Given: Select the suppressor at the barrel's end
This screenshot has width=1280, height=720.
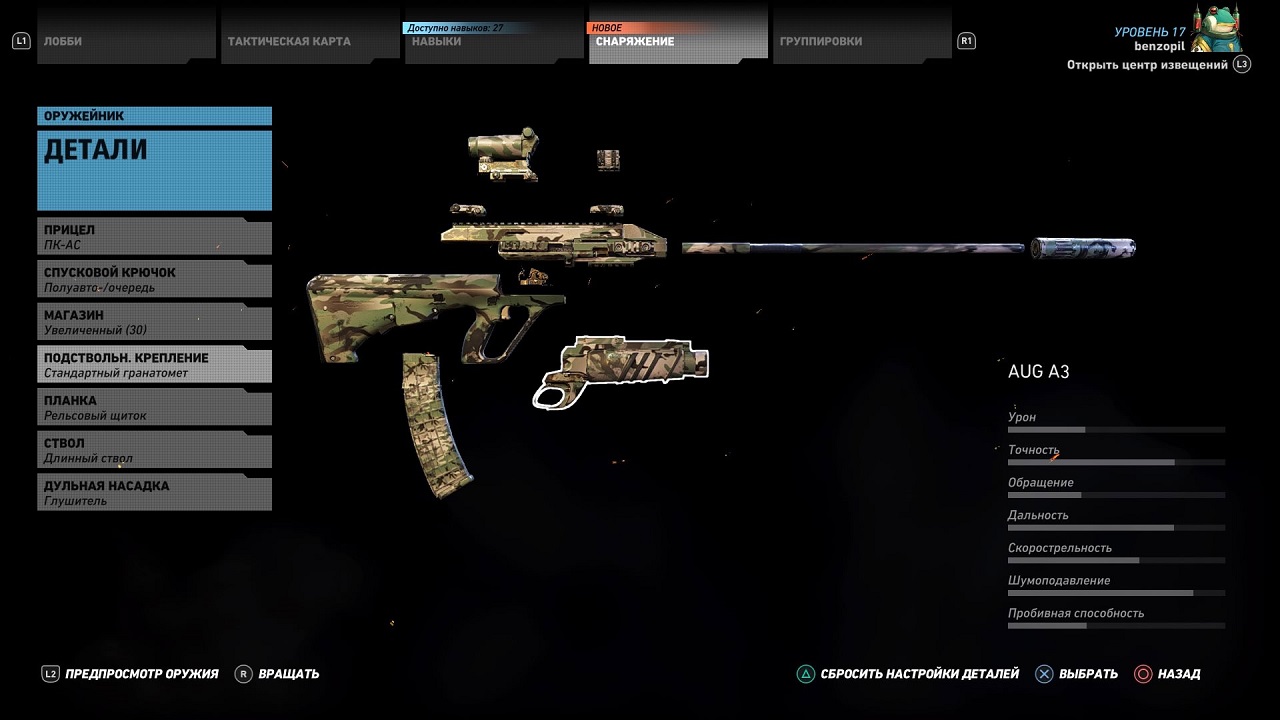Looking at the screenshot, I should [1085, 248].
